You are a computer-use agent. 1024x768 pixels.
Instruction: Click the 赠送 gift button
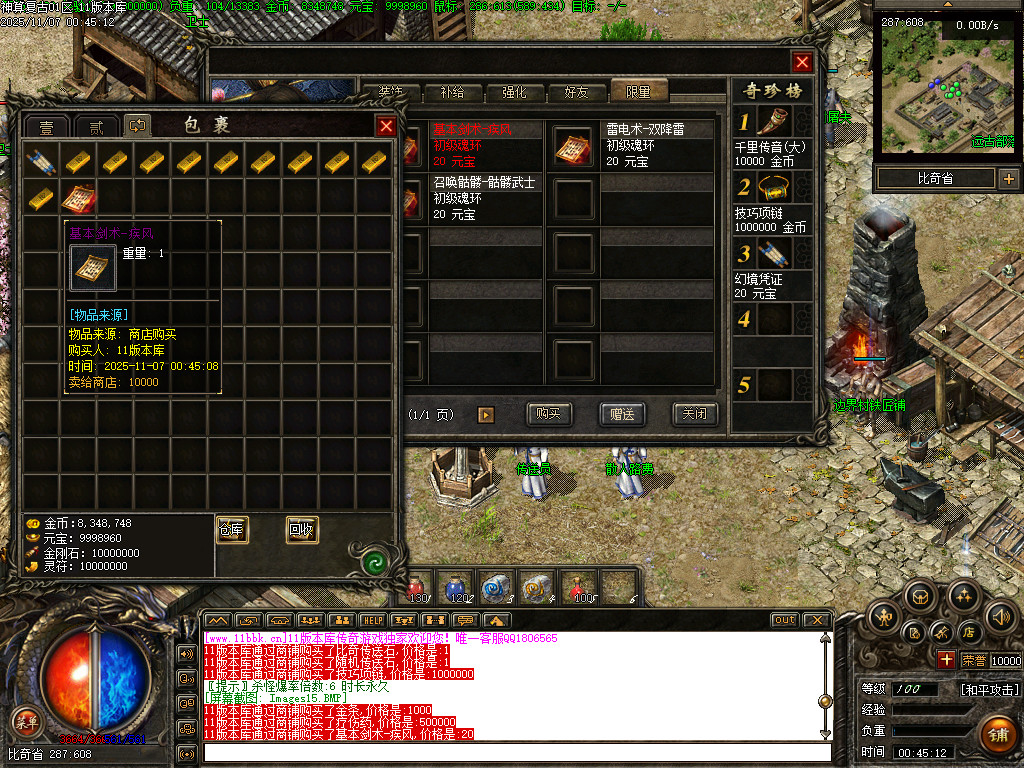point(622,414)
